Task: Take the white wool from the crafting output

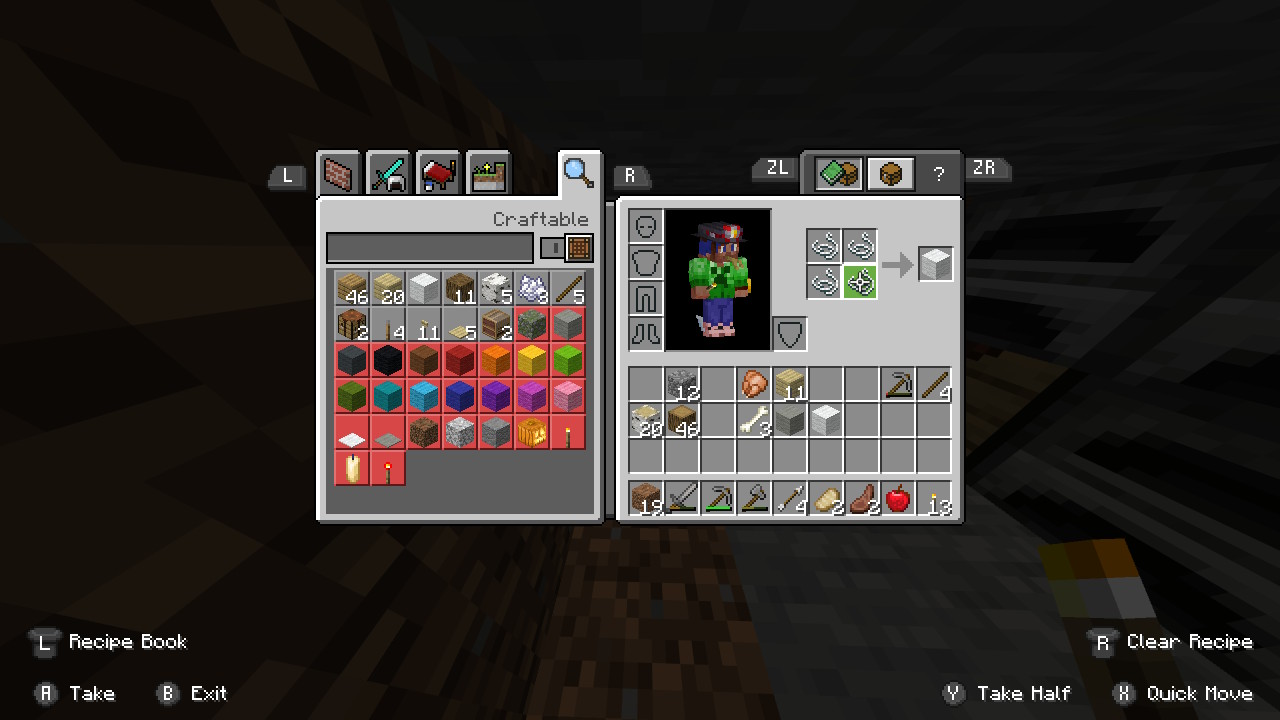Action: point(936,265)
